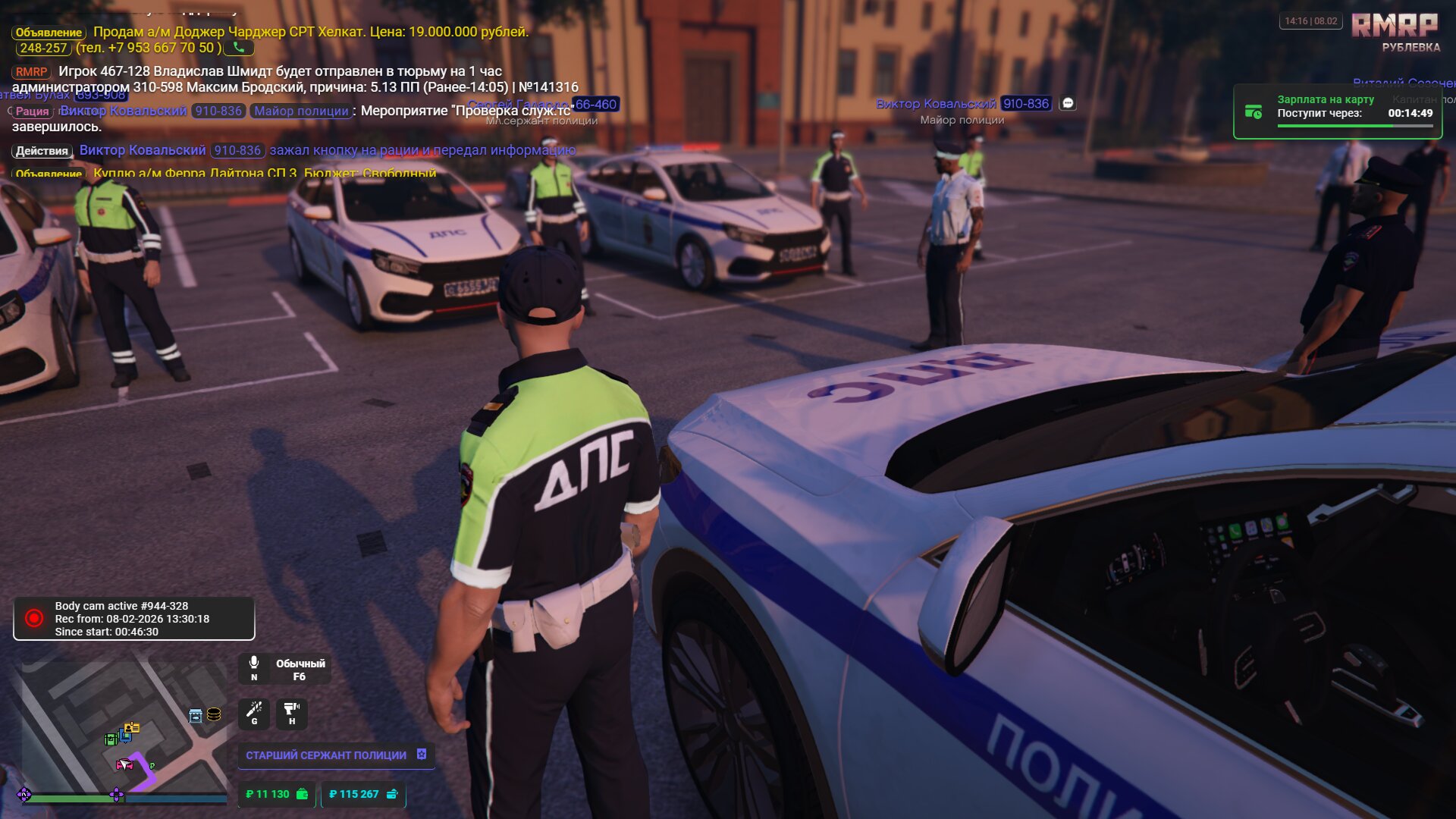Screen dimensions: 1456x819
Task: Click the RMRP logo
Action: [1395, 26]
